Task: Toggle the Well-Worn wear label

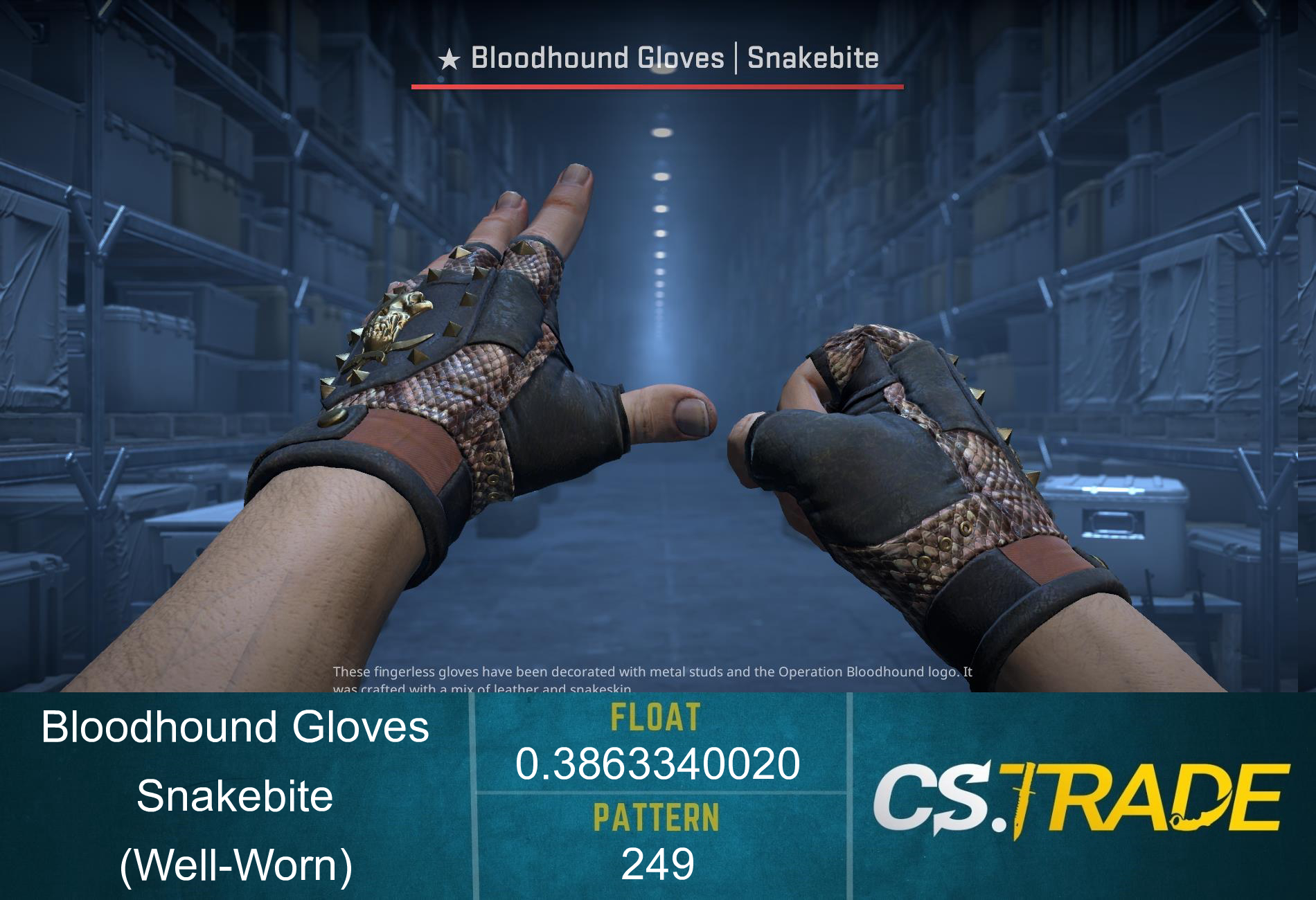Action: pos(235,863)
